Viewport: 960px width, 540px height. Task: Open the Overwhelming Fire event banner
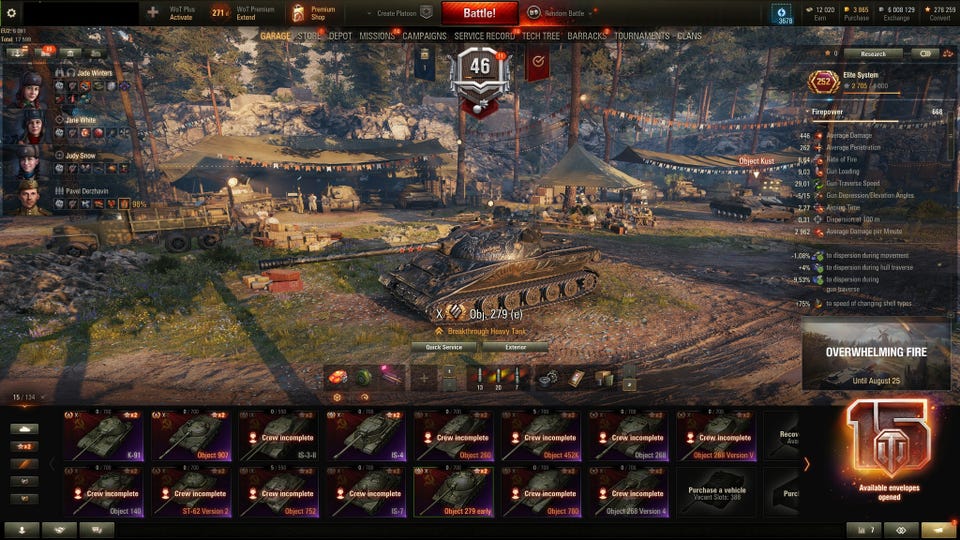(875, 354)
